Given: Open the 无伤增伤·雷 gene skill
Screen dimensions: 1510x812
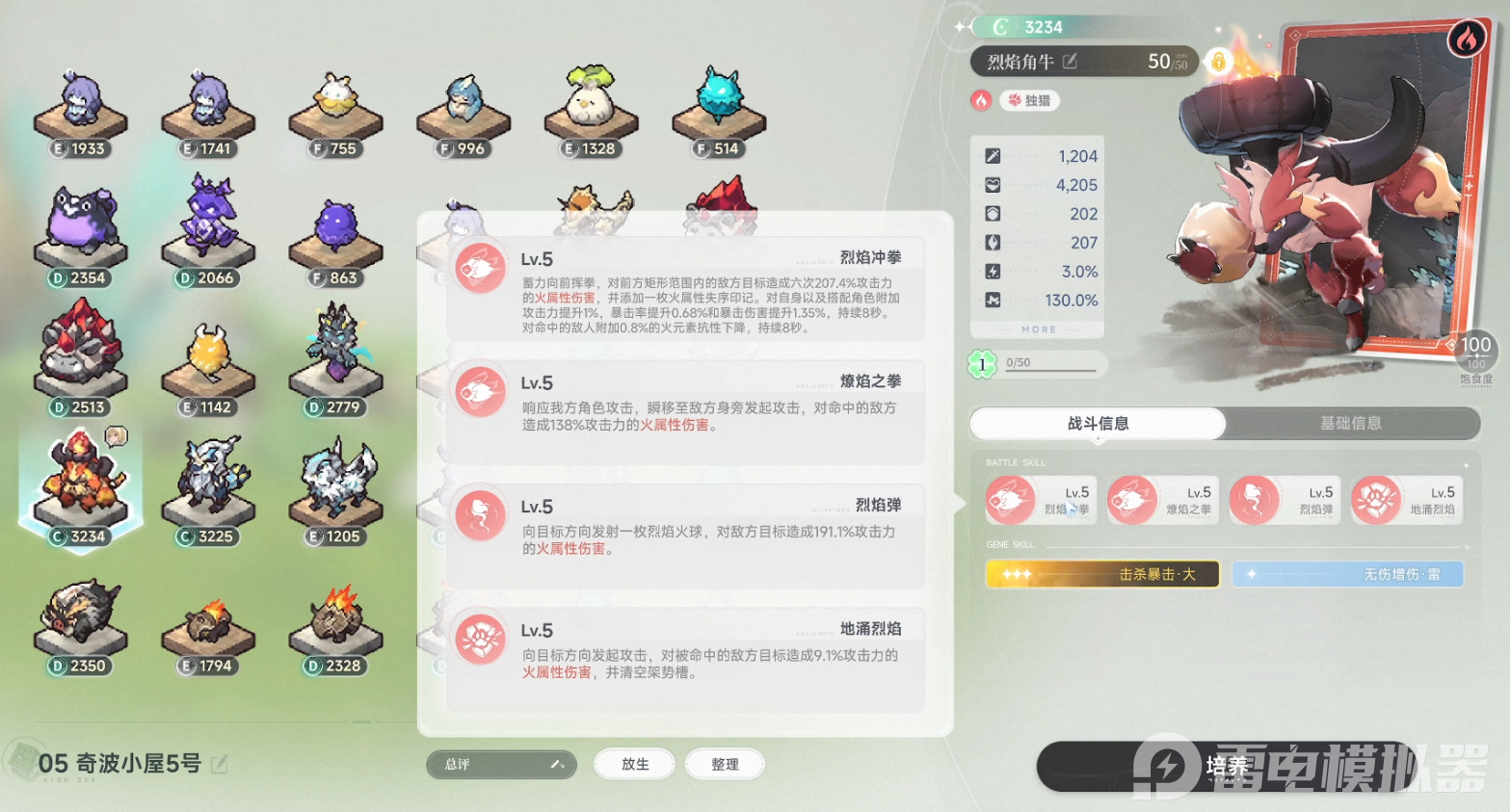Looking at the screenshot, I should coord(1347,574).
